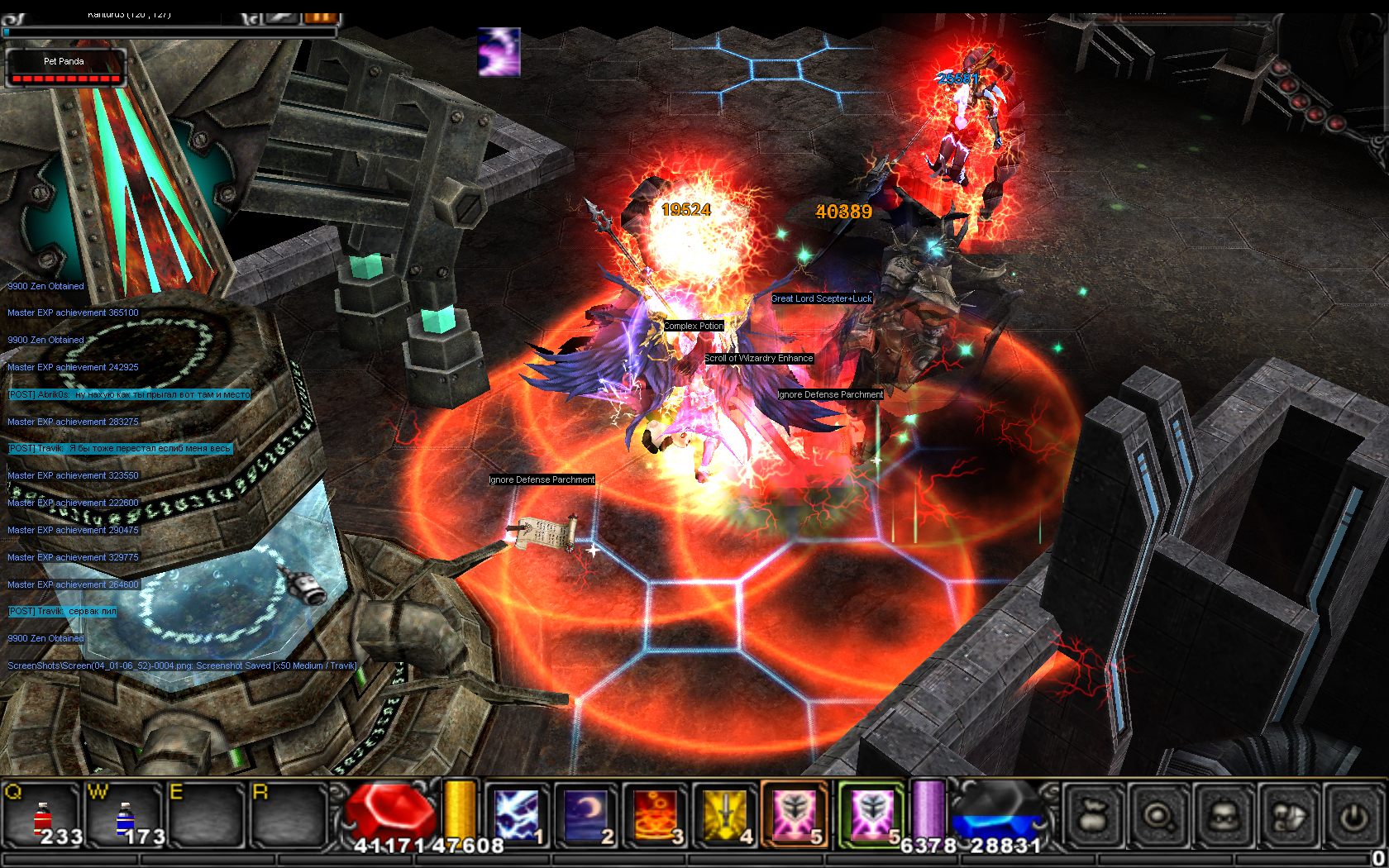The width and height of the screenshot is (1389, 868).
Task: Trigger the fire circle skill in slot 3
Action: (656, 815)
